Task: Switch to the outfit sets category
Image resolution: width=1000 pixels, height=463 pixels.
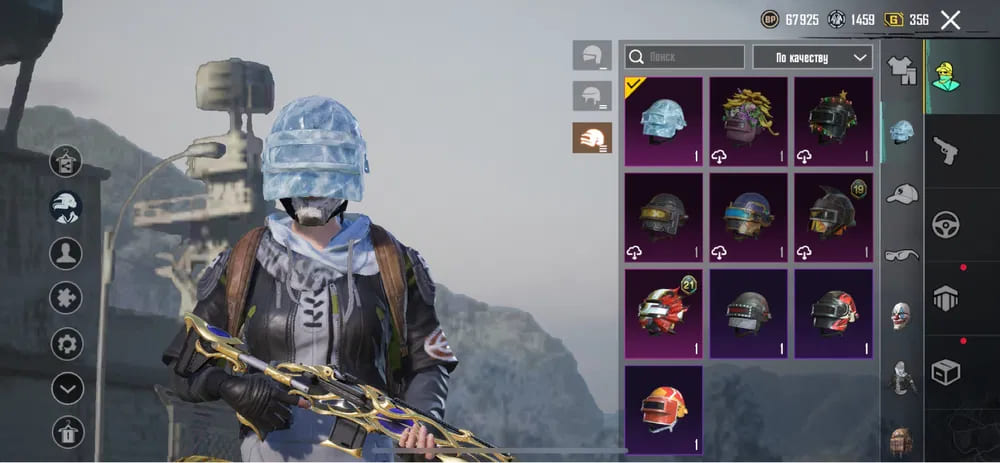Action: pos(902,68)
